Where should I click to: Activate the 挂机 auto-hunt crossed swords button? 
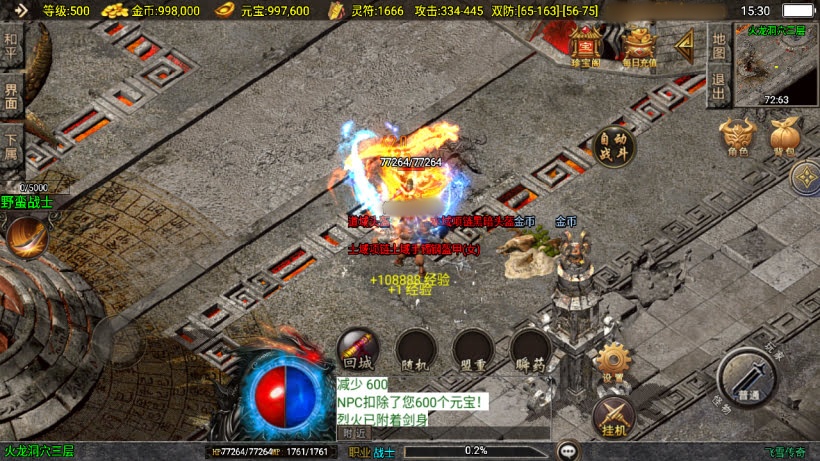click(613, 417)
